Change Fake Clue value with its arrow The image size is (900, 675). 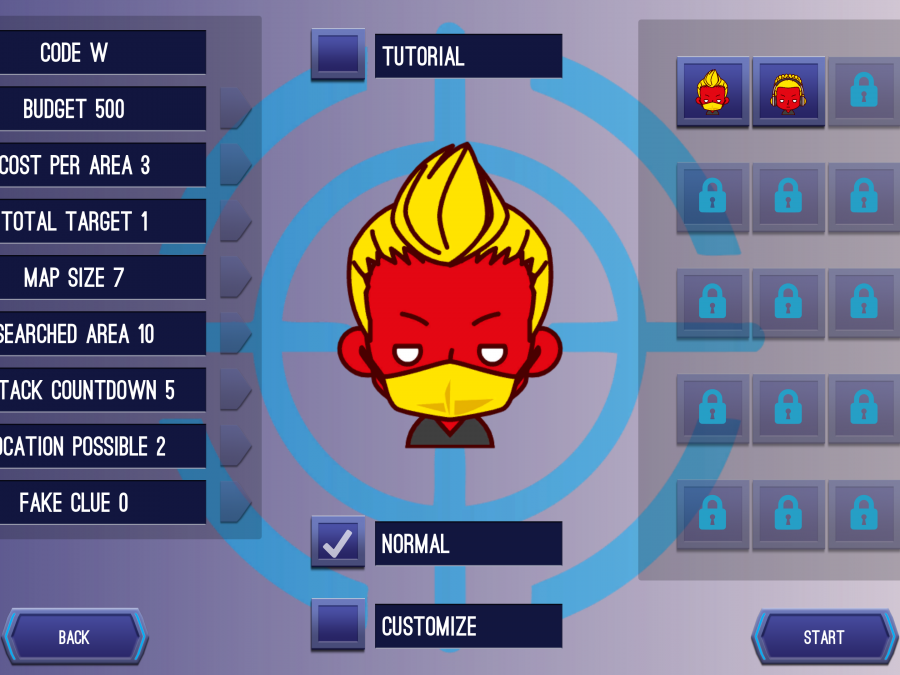pyautogui.click(x=234, y=502)
